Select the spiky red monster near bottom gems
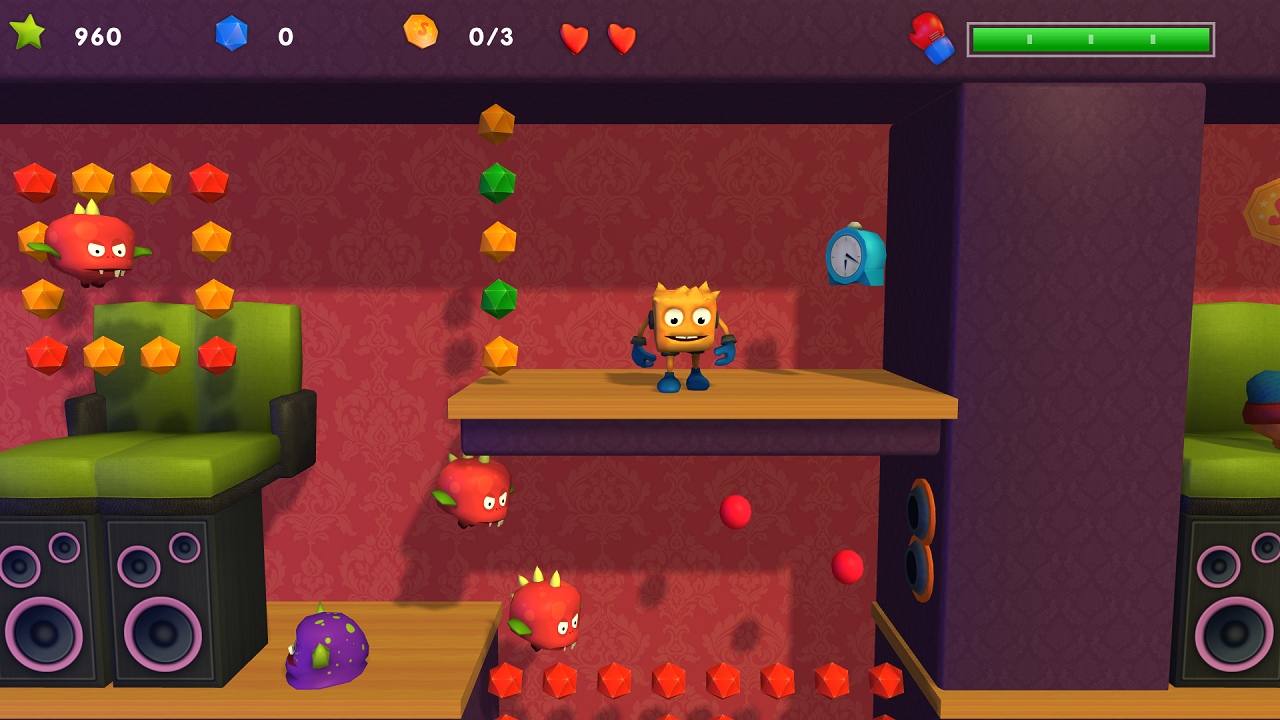The height and width of the screenshot is (720, 1280). [549, 615]
